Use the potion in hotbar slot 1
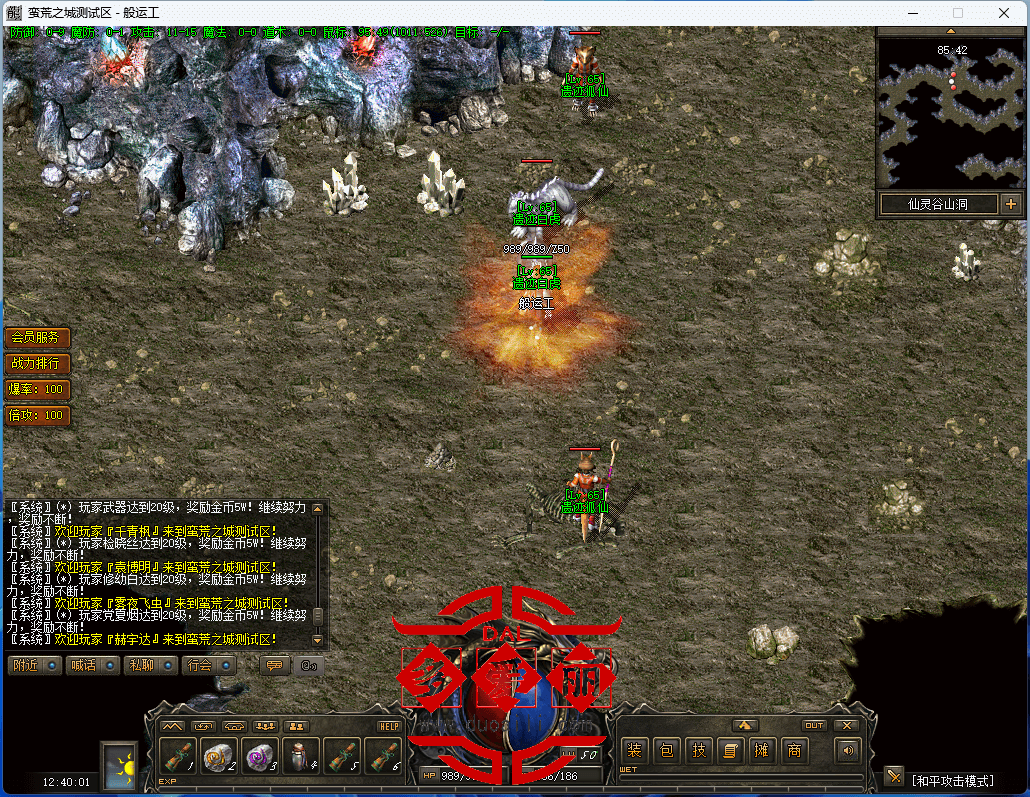1030x797 pixels. click(x=178, y=757)
